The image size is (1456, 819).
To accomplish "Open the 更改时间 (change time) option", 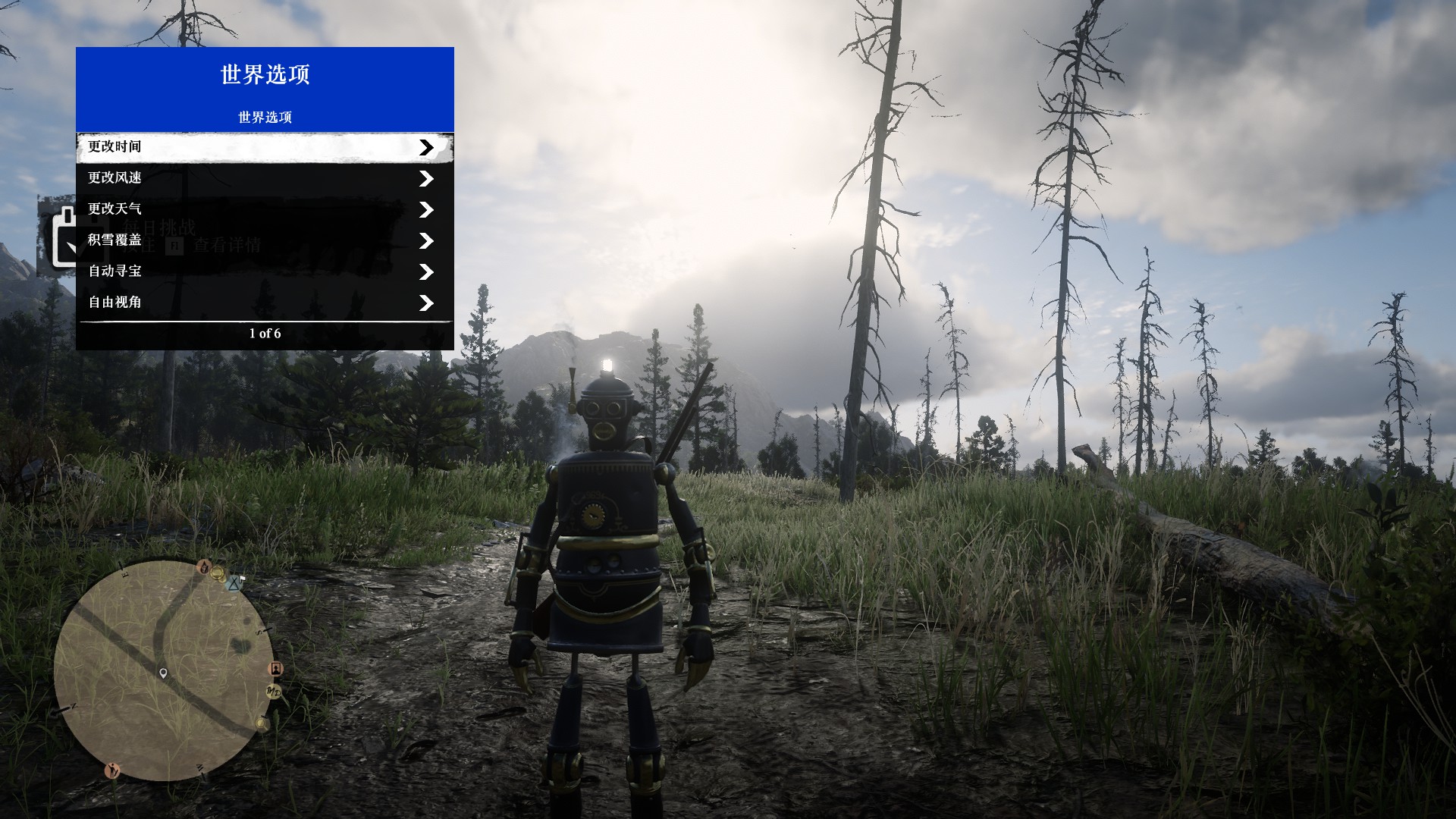I will [x=265, y=147].
